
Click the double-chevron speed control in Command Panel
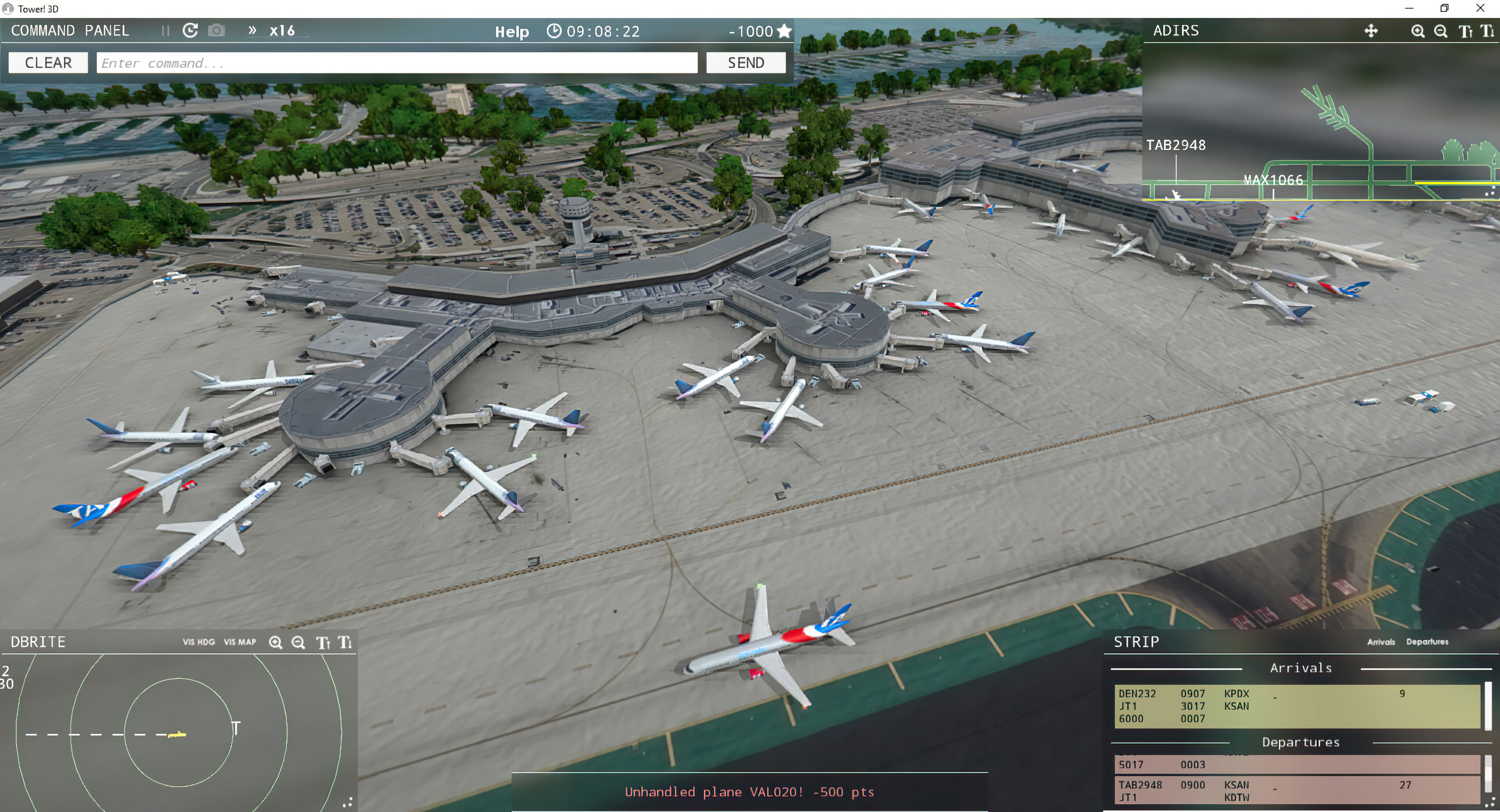pos(253,30)
